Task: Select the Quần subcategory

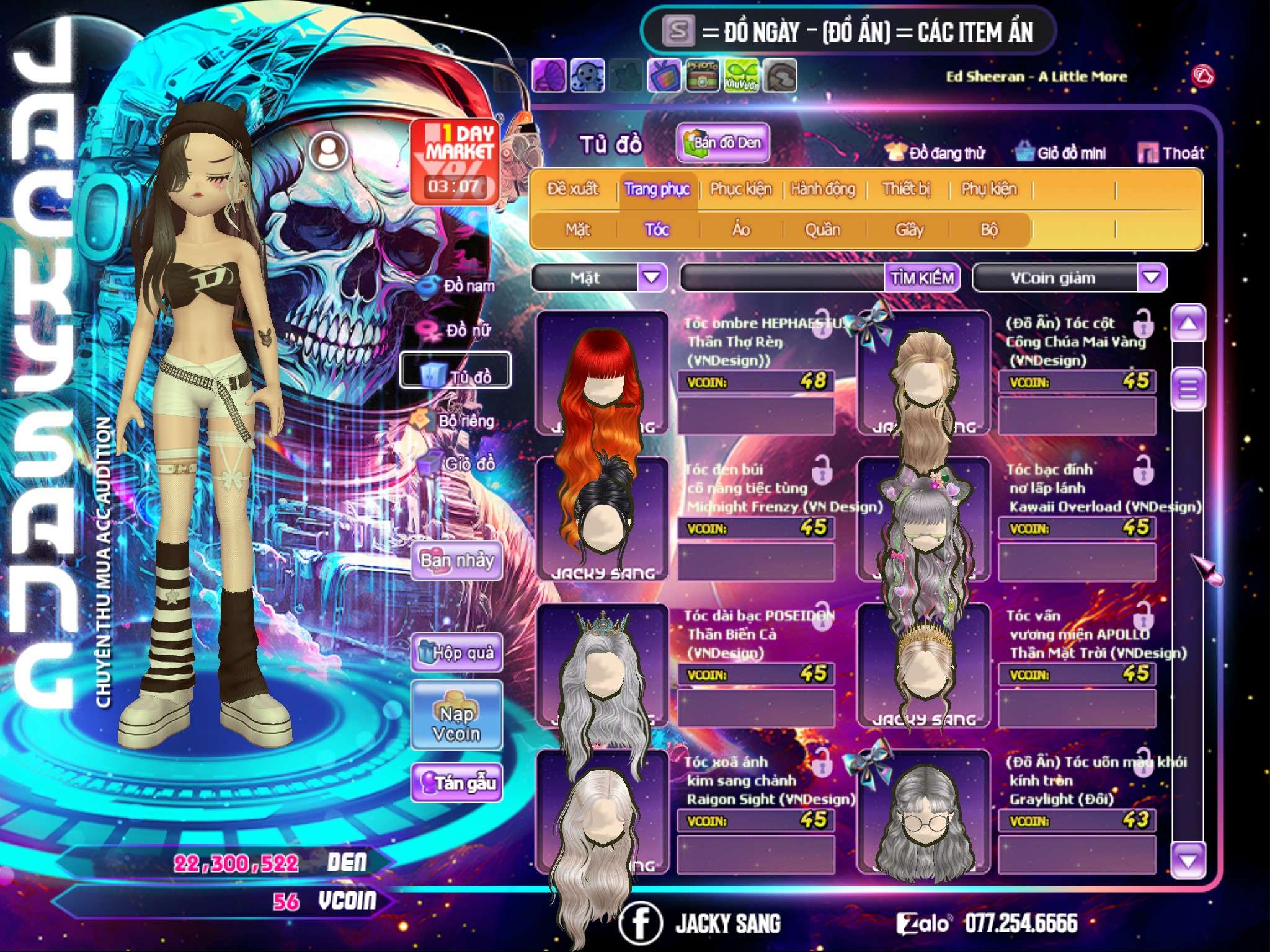Action: (822, 229)
